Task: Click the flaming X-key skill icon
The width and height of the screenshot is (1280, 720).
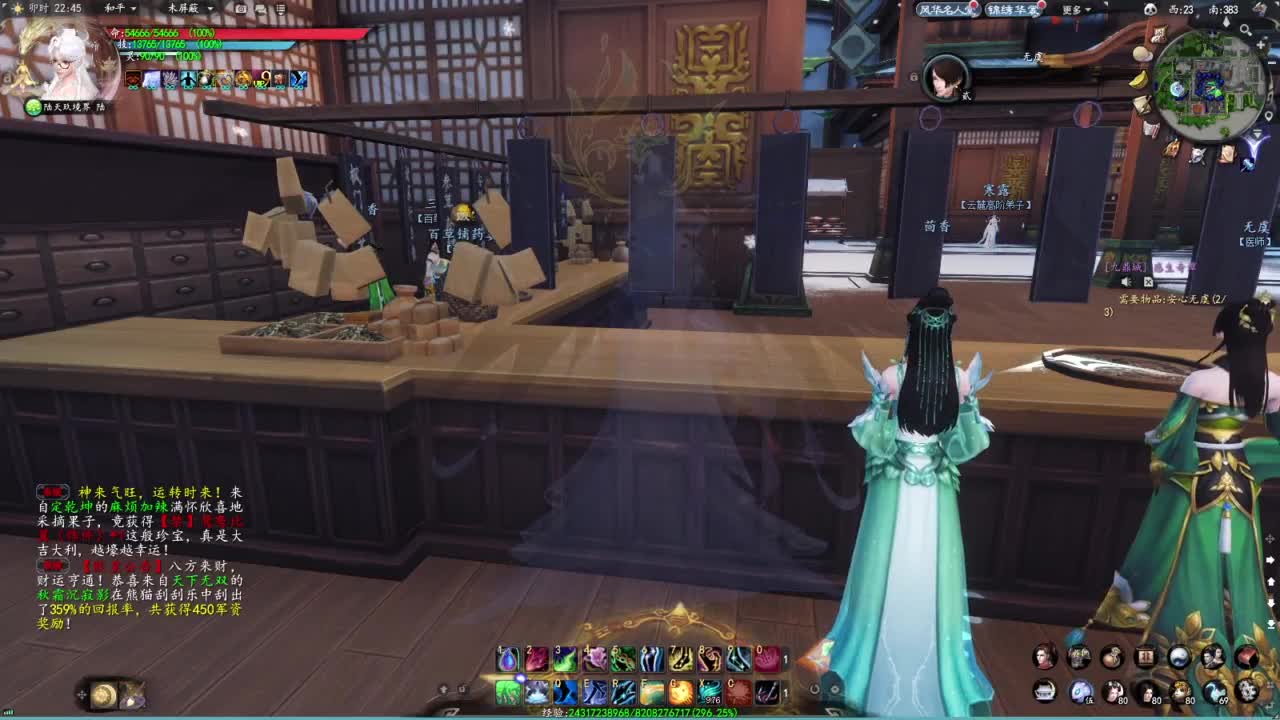Action: click(x=708, y=684)
